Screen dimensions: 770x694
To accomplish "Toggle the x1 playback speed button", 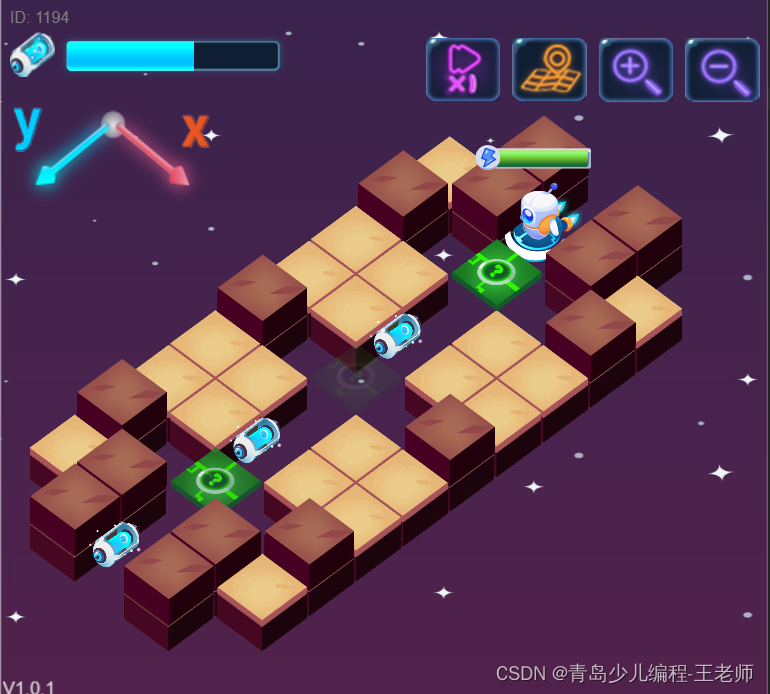I will coord(463,69).
